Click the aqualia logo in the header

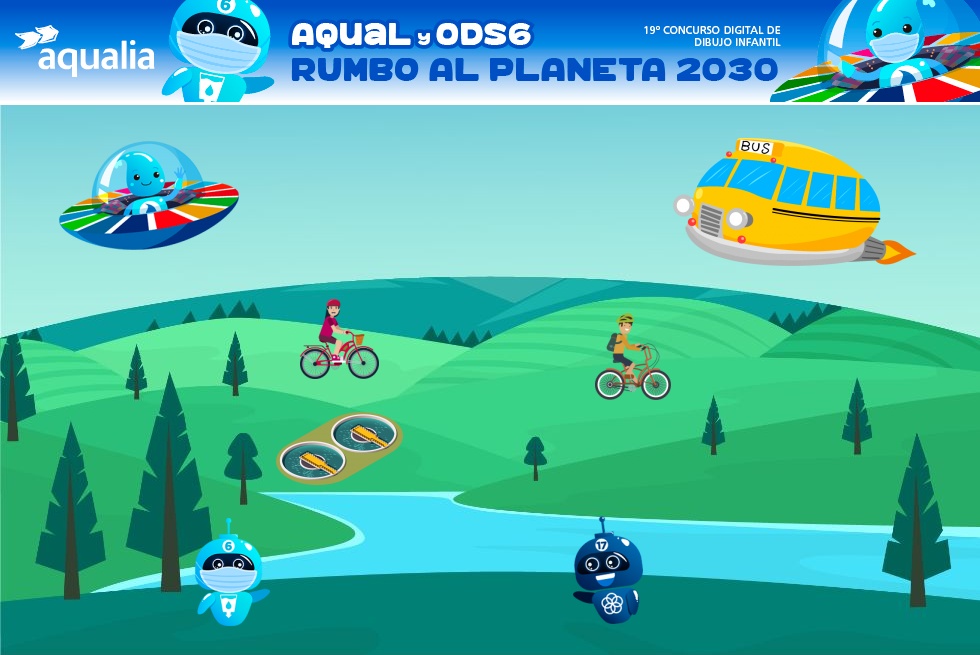[x=85, y=52]
